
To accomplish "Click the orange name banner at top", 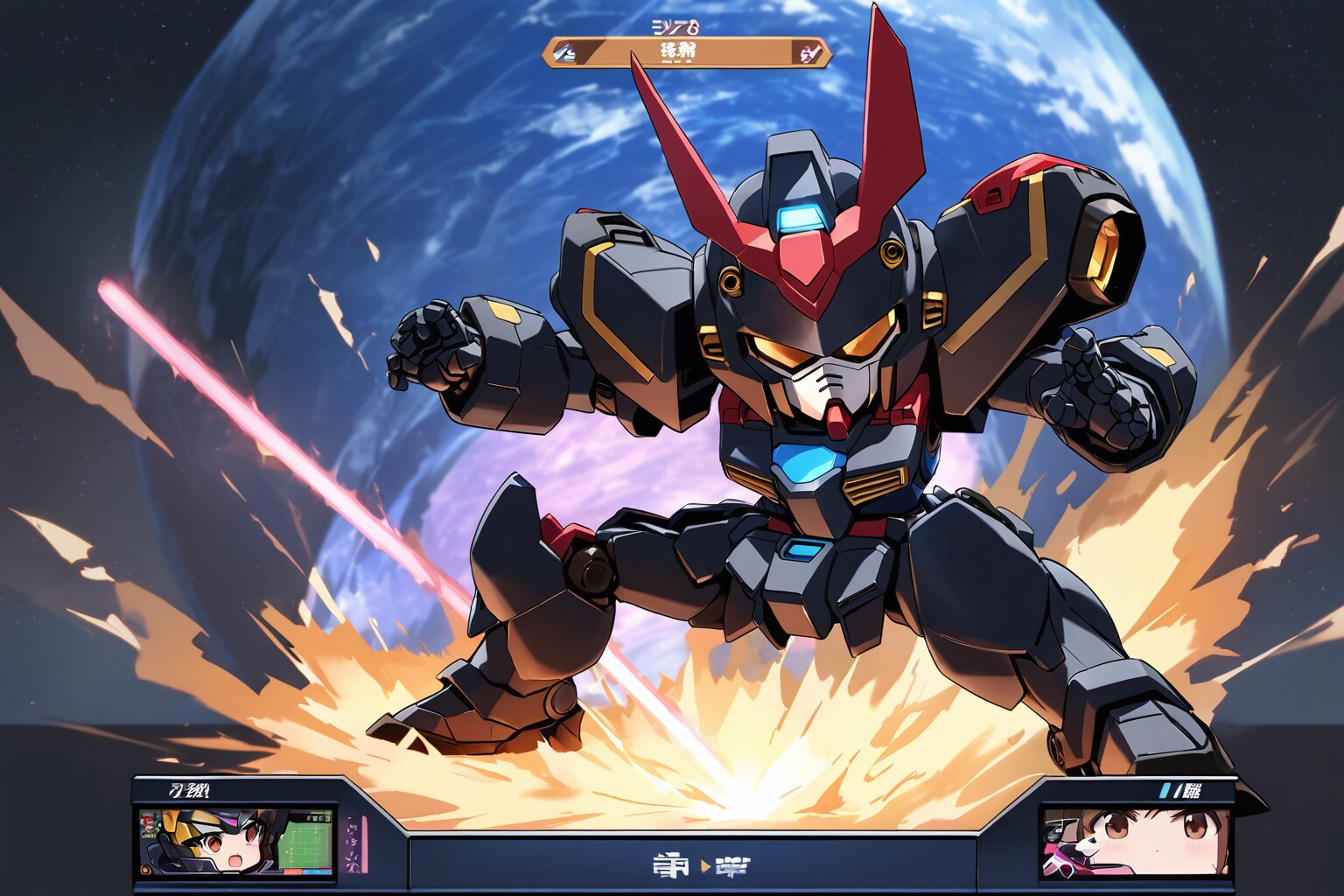I will (687, 52).
